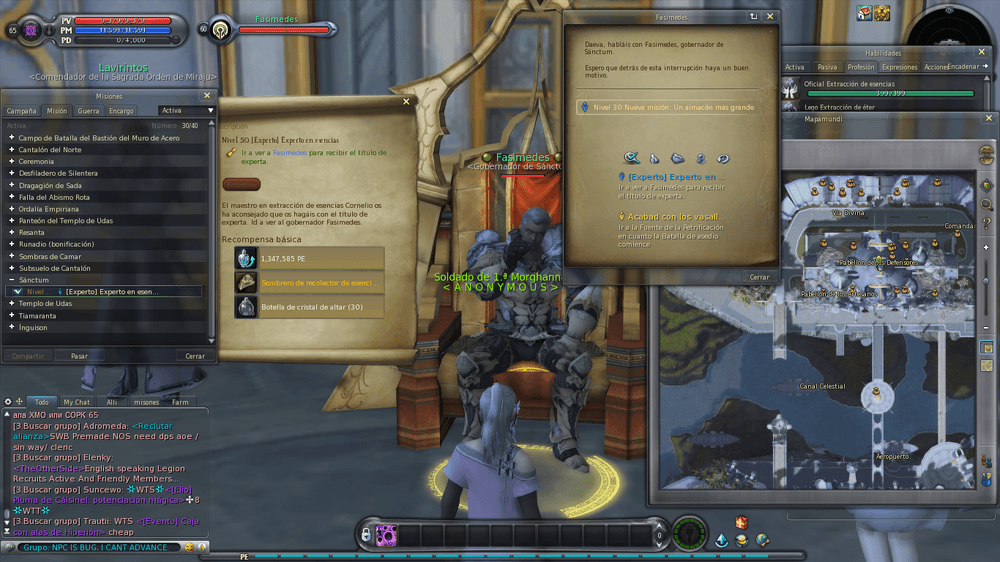Expand the Cantalón del Norte mission group
1000x562 pixels.
50,149
